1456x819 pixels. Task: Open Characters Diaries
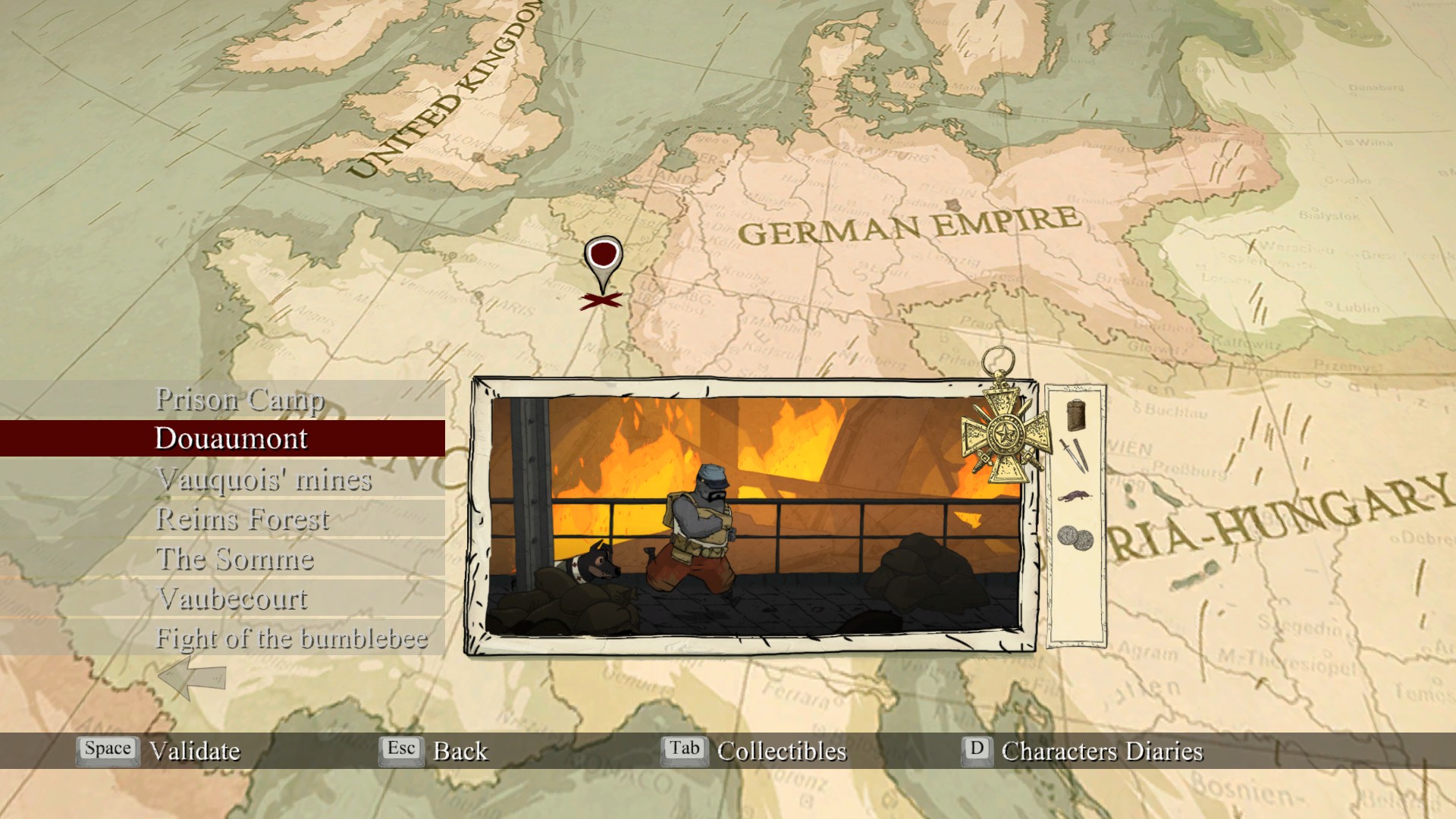[1101, 751]
